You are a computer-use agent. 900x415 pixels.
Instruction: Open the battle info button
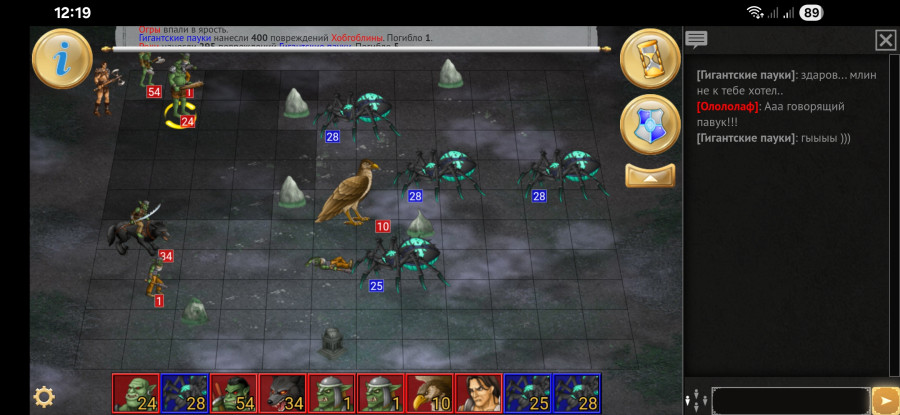coord(62,60)
